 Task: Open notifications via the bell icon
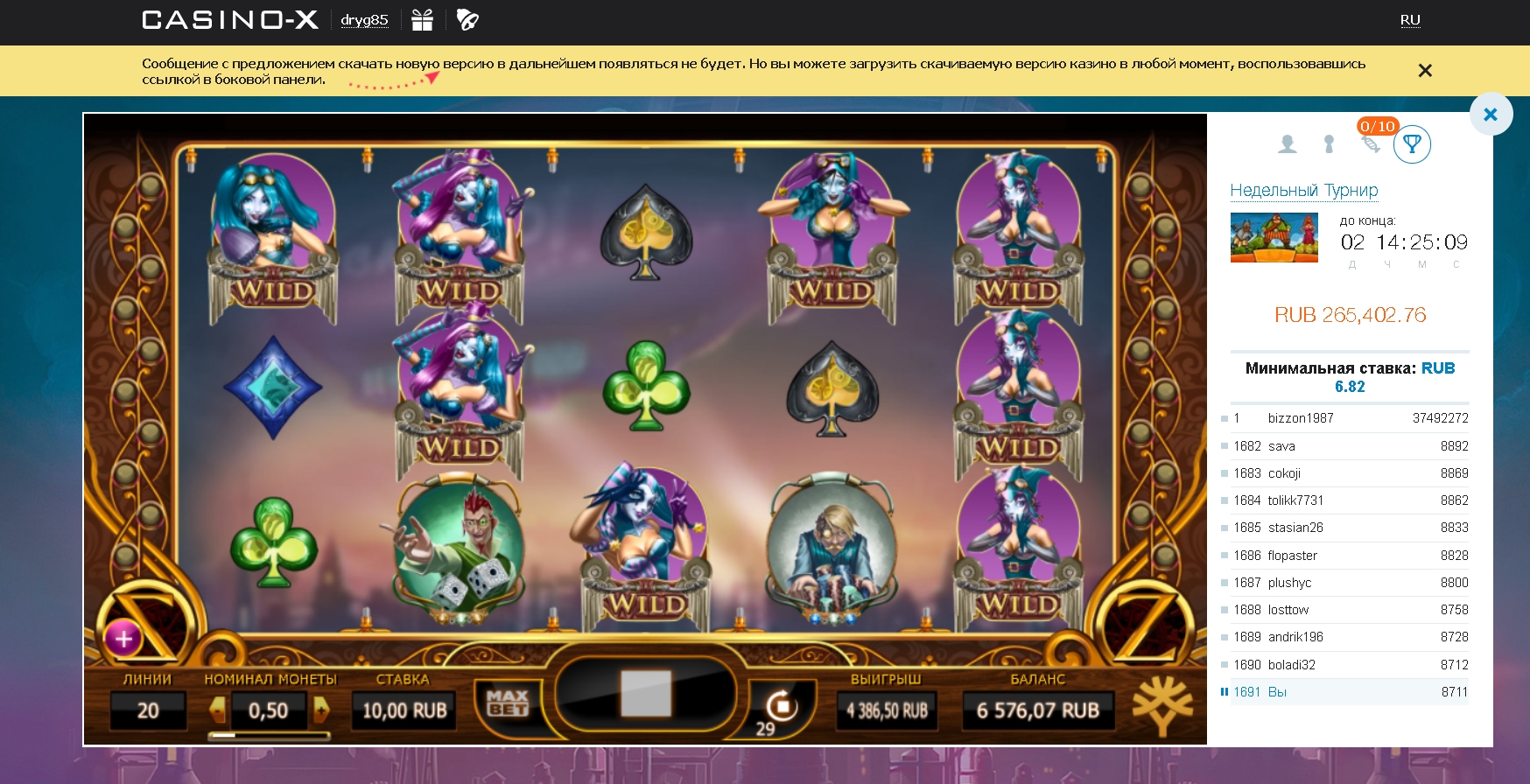469,18
